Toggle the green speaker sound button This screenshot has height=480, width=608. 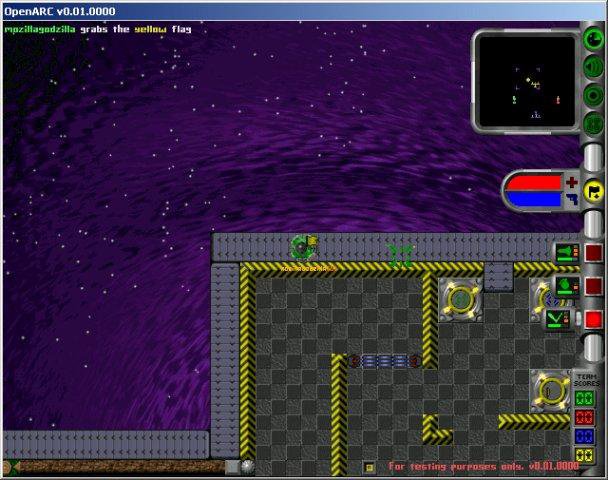click(594, 68)
